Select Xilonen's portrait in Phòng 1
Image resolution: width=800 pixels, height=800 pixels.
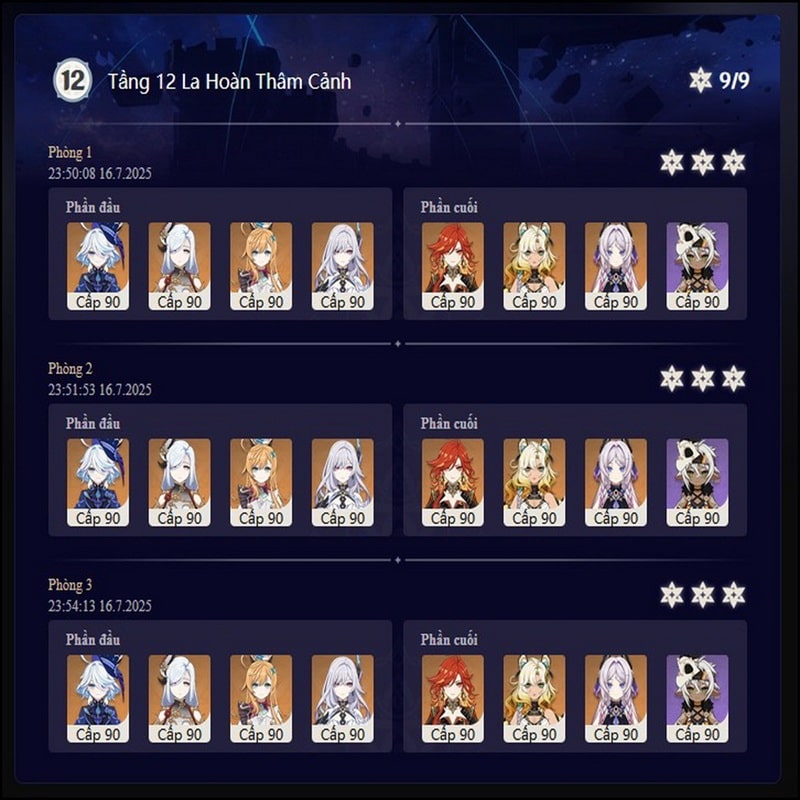(x=534, y=257)
